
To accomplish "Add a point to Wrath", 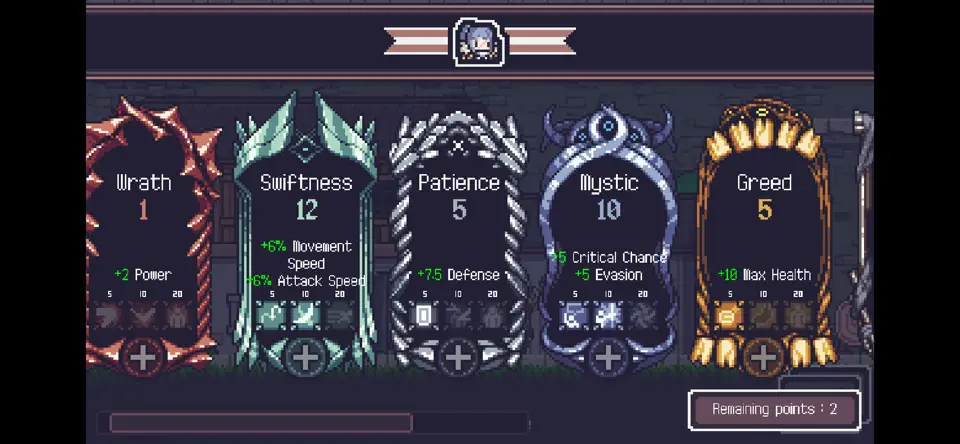I will click(143, 357).
